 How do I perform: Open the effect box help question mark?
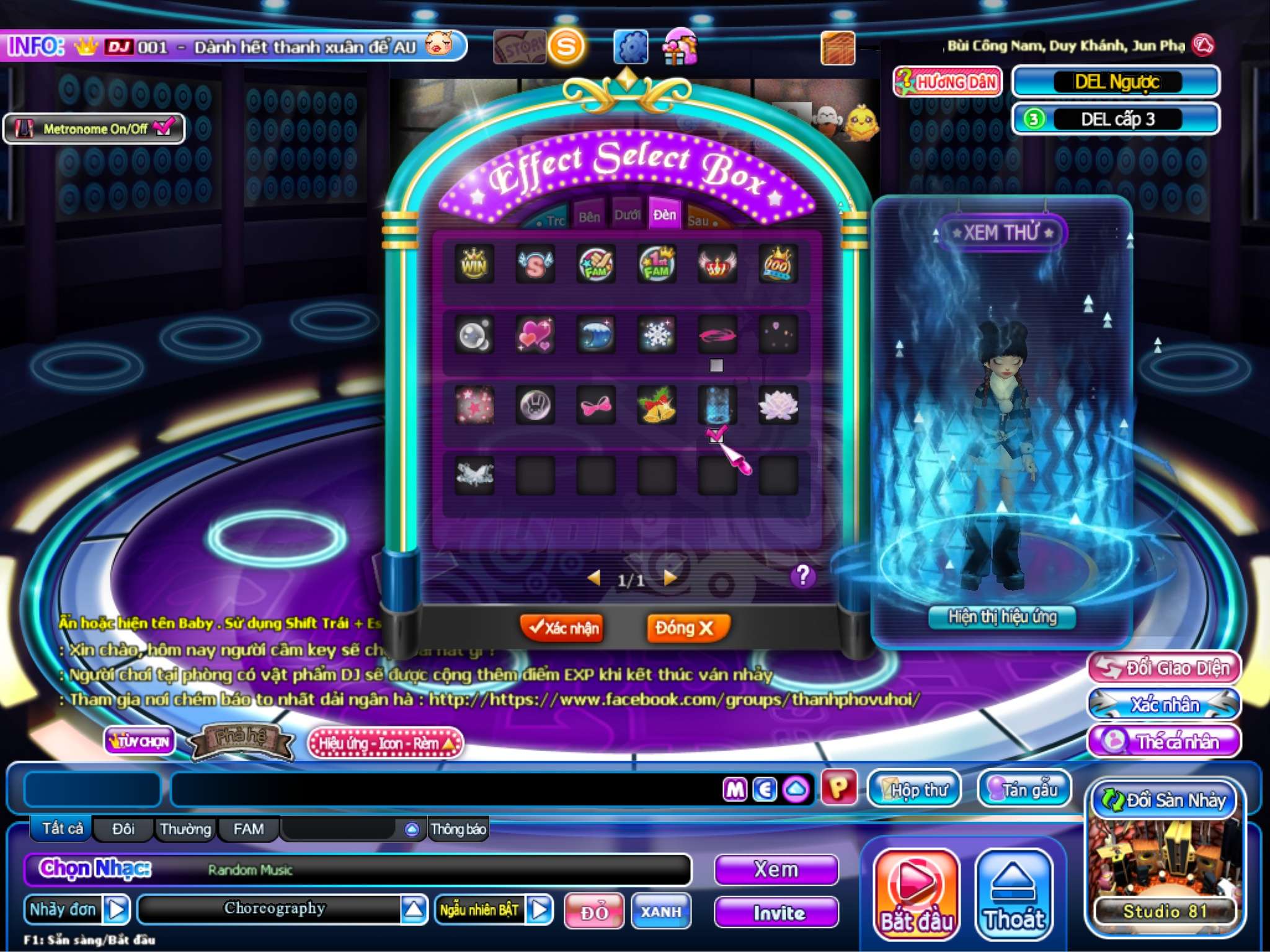coord(802,576)
